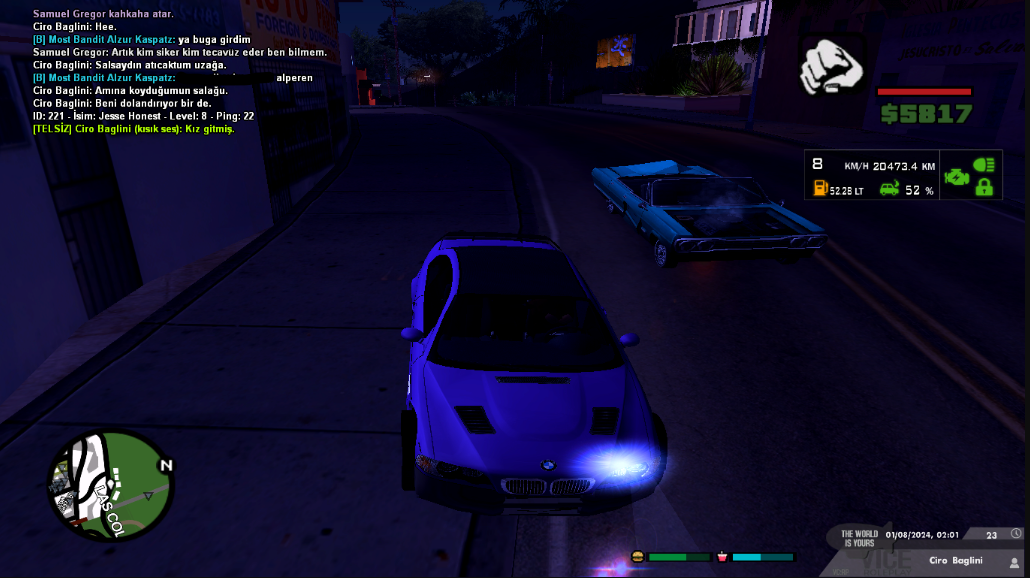Select the fist weapon icon
This screenshot has width=1030, height=578.
tap(833, 67)
